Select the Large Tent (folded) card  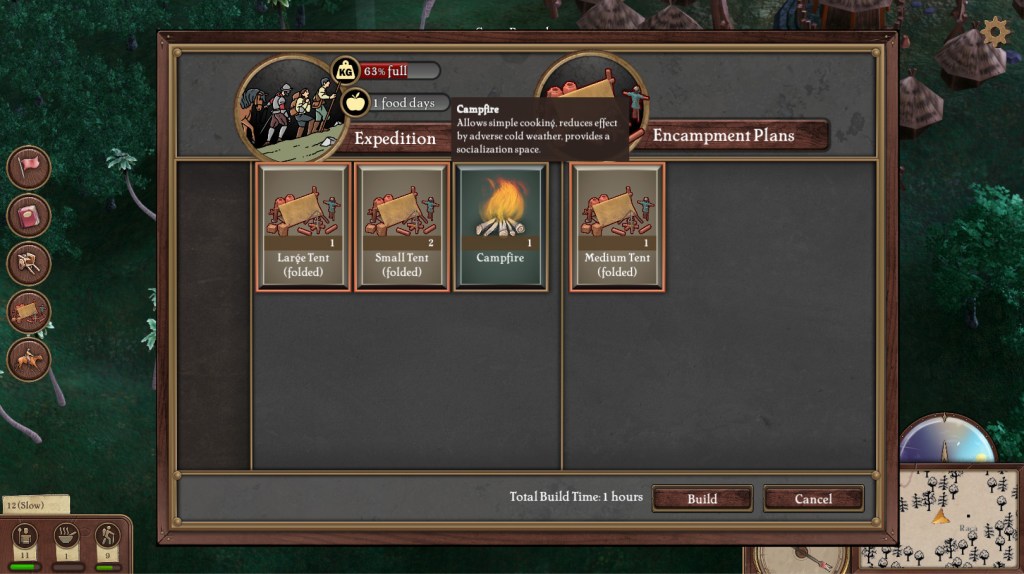click(303, 227)
